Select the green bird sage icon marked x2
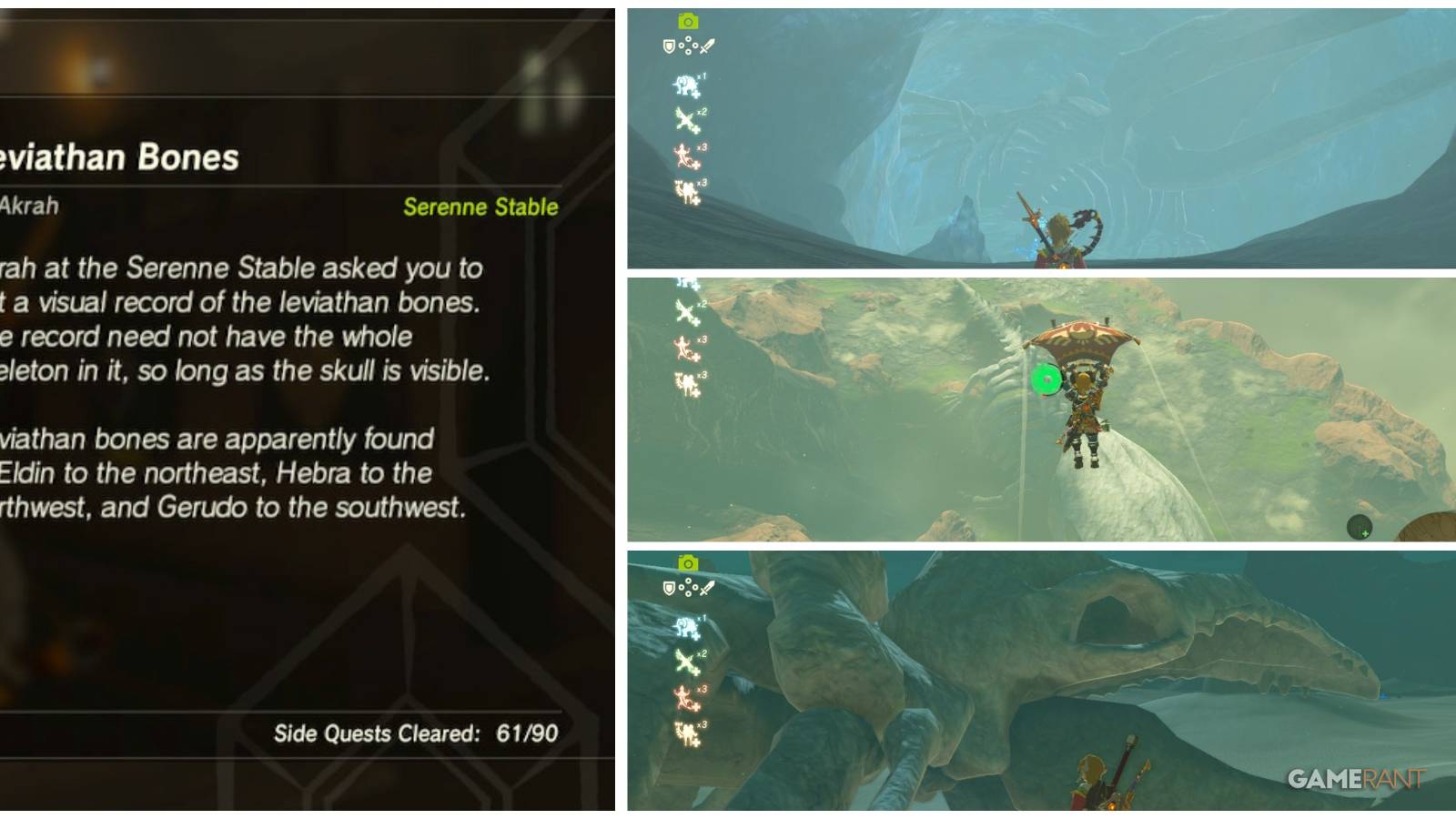1456x819 pixels. 684,118
